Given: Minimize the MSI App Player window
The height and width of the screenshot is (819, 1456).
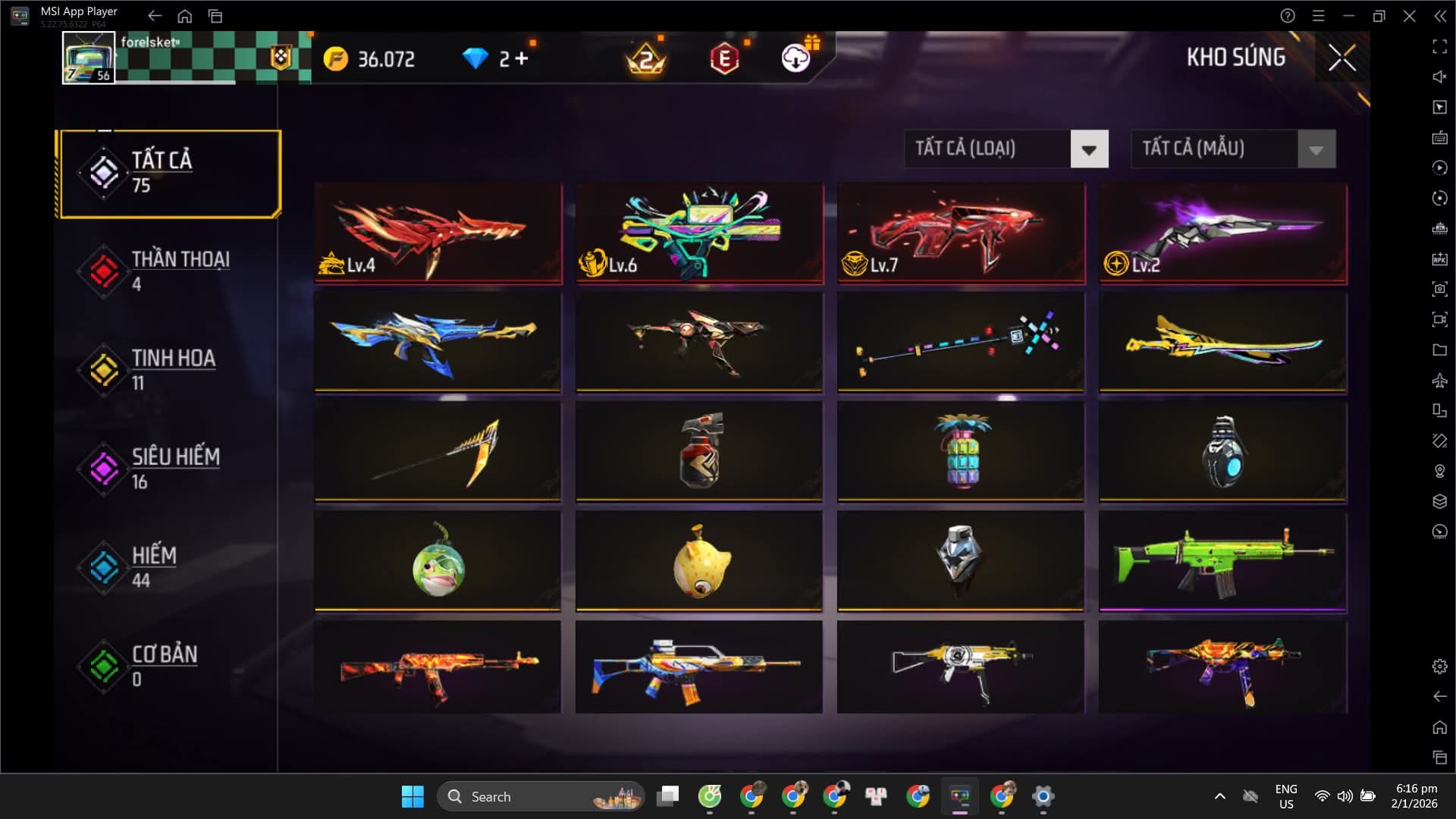Looking at the screenshot, I should [1348, 16].
